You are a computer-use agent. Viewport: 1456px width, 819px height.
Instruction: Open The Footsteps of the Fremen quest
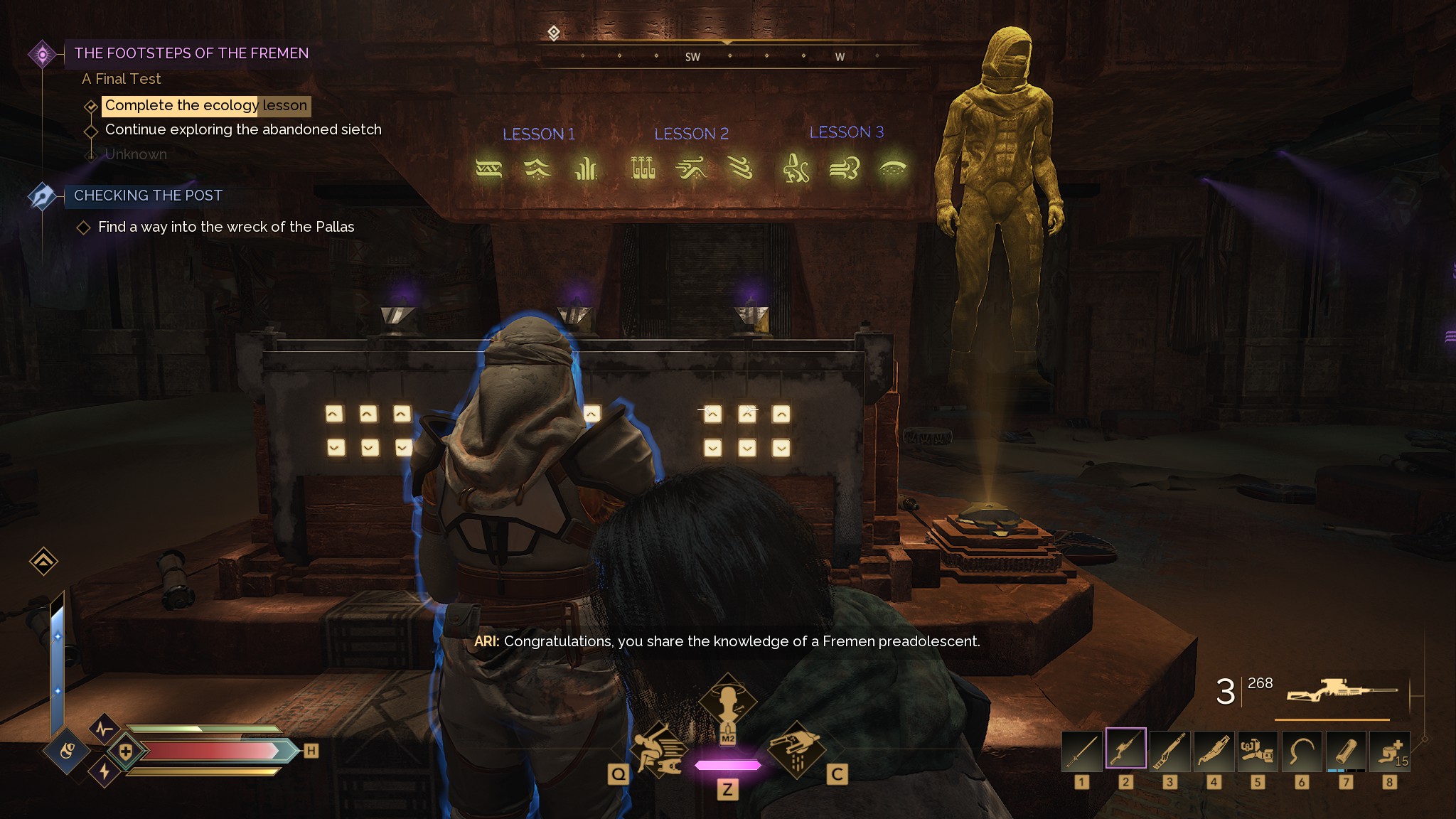point(191,53)
